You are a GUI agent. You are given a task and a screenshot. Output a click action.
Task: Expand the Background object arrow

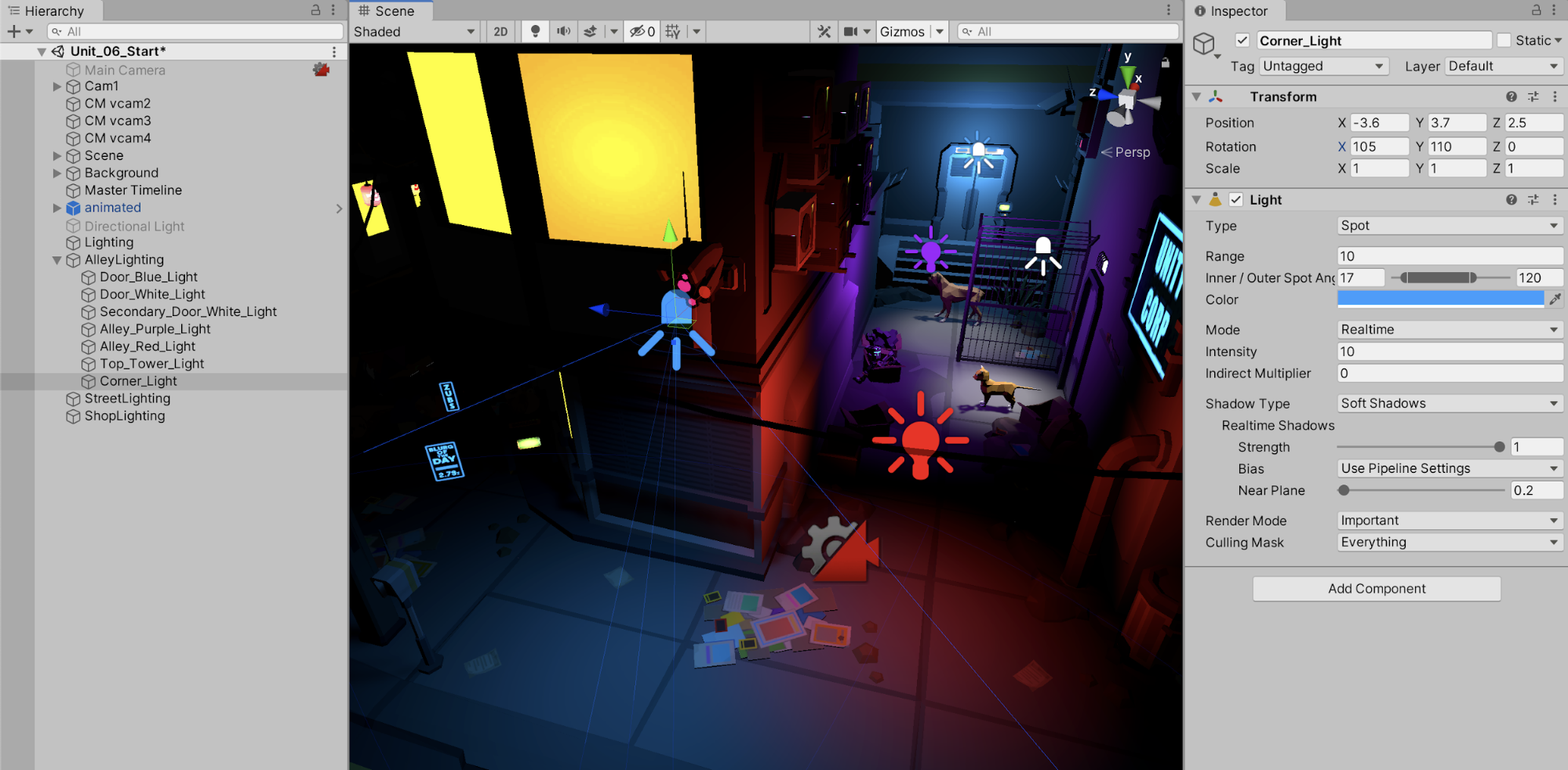click(56, 173)
